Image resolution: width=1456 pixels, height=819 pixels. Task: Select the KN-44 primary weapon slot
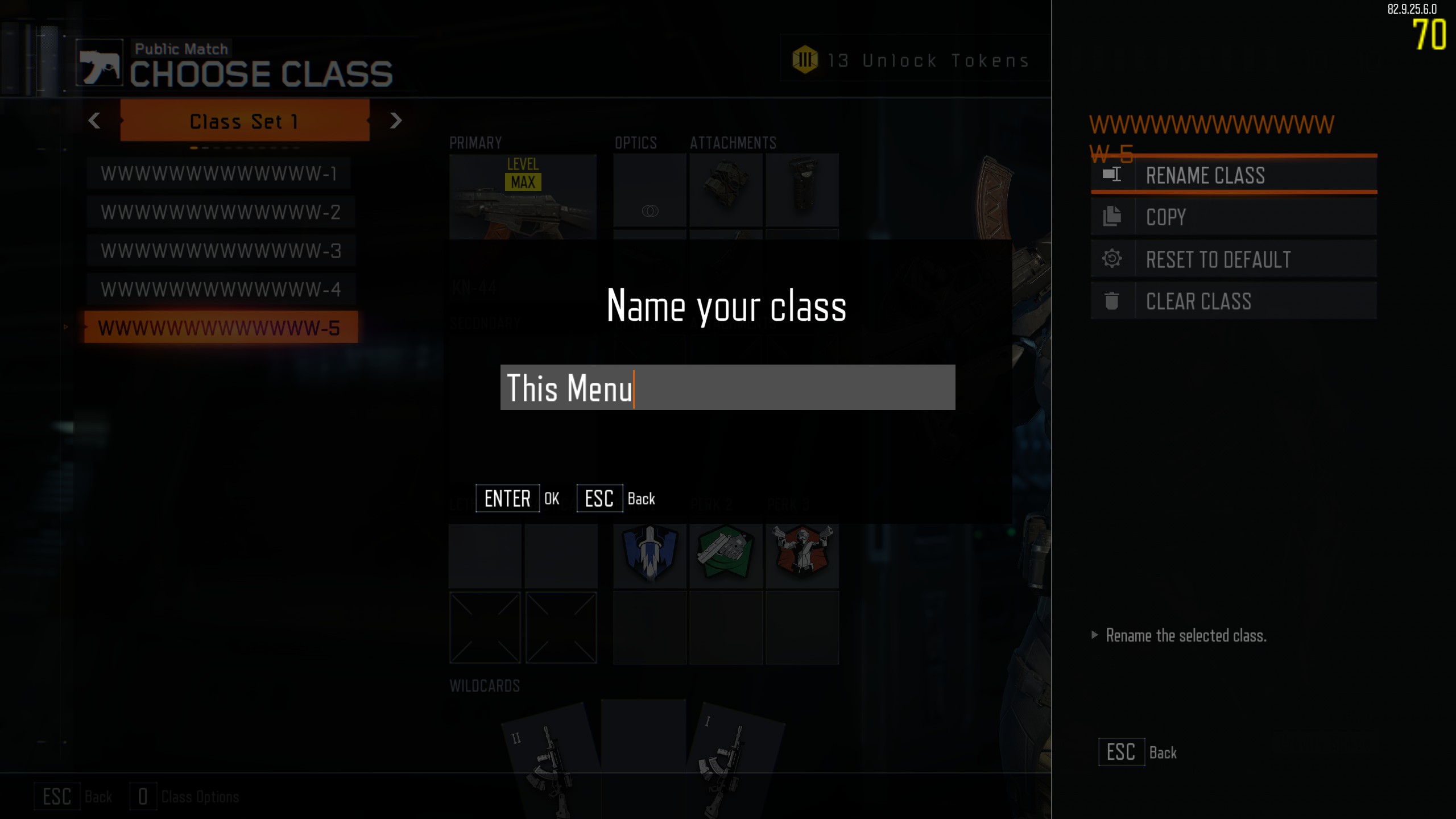[523, 197]
